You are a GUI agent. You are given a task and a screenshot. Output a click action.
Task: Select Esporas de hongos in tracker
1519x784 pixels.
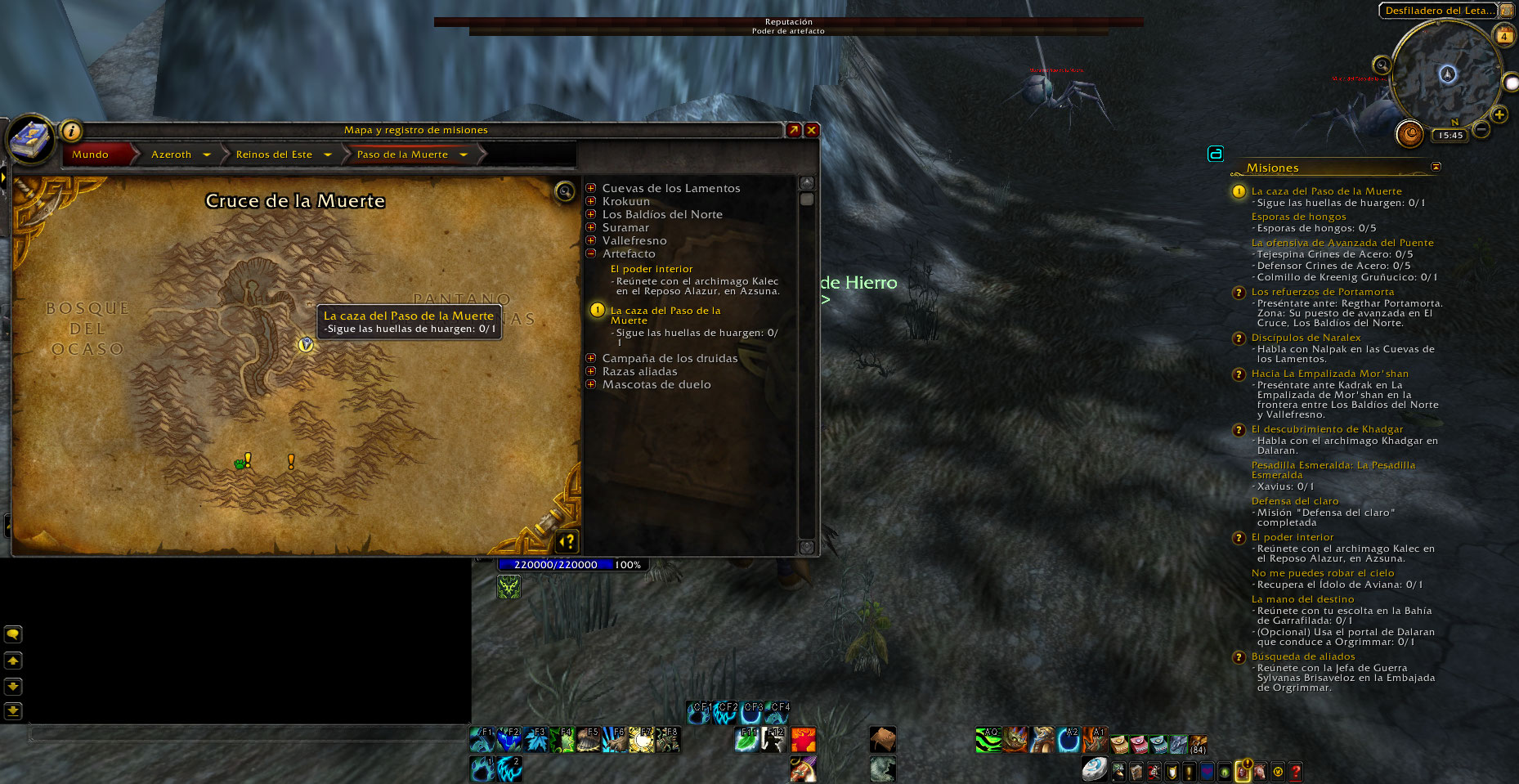[x=1298, y=217]
